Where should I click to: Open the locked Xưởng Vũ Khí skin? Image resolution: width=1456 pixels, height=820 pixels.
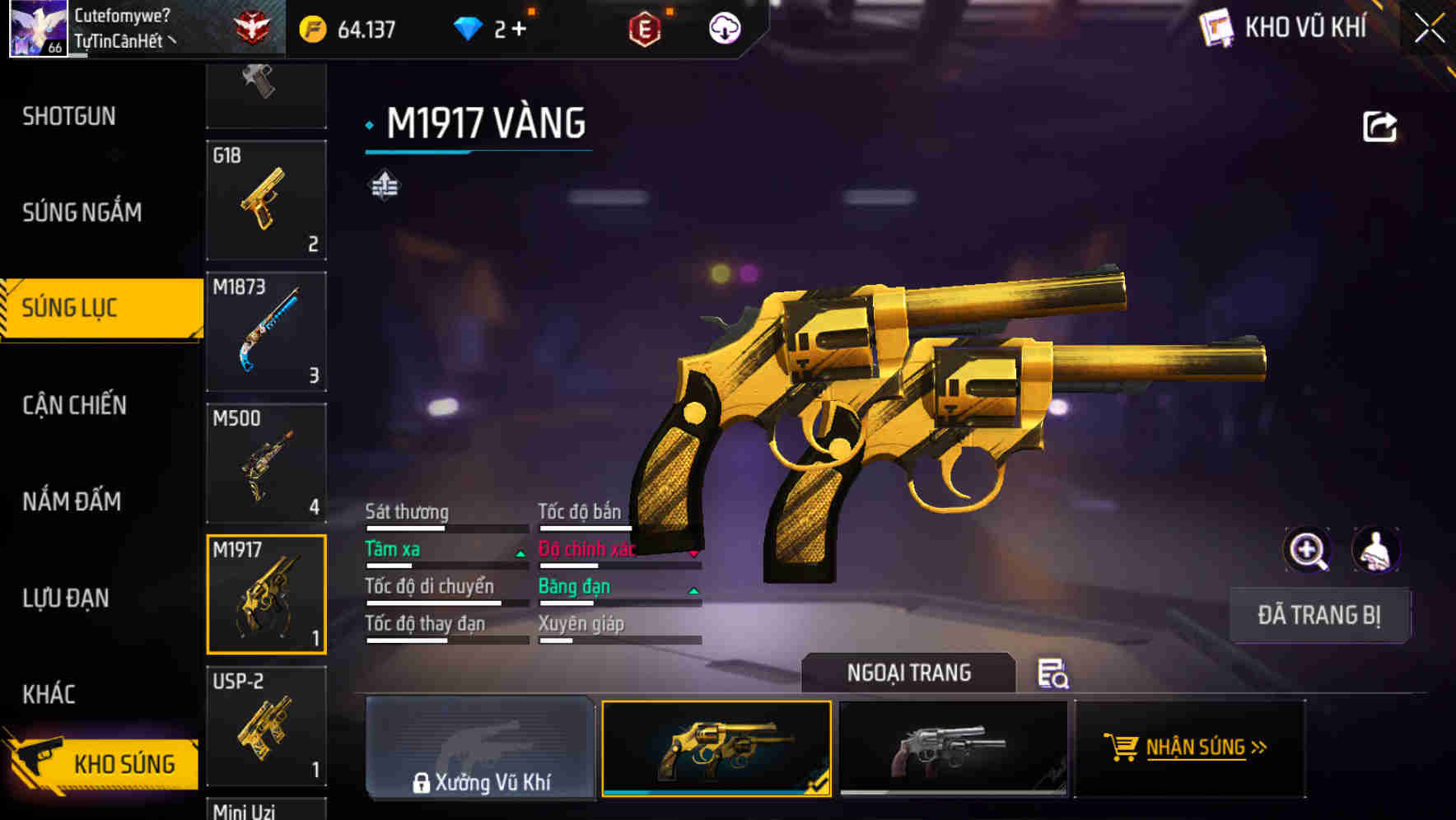tap(480, 748)
